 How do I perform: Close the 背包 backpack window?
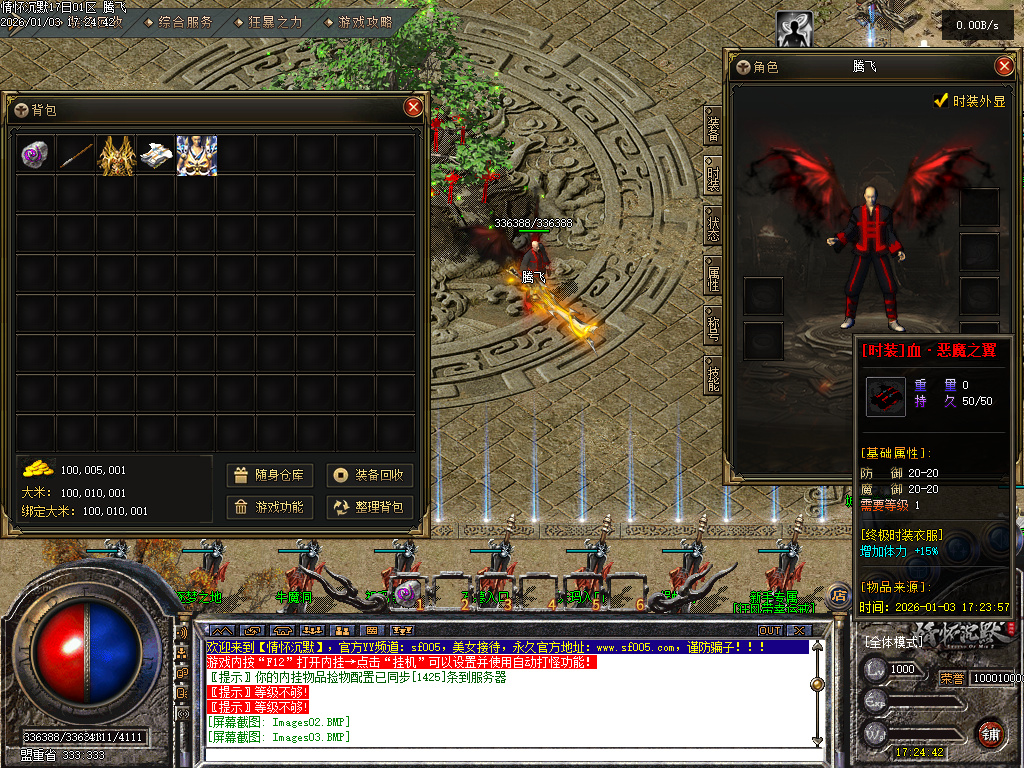pos(413,107)
